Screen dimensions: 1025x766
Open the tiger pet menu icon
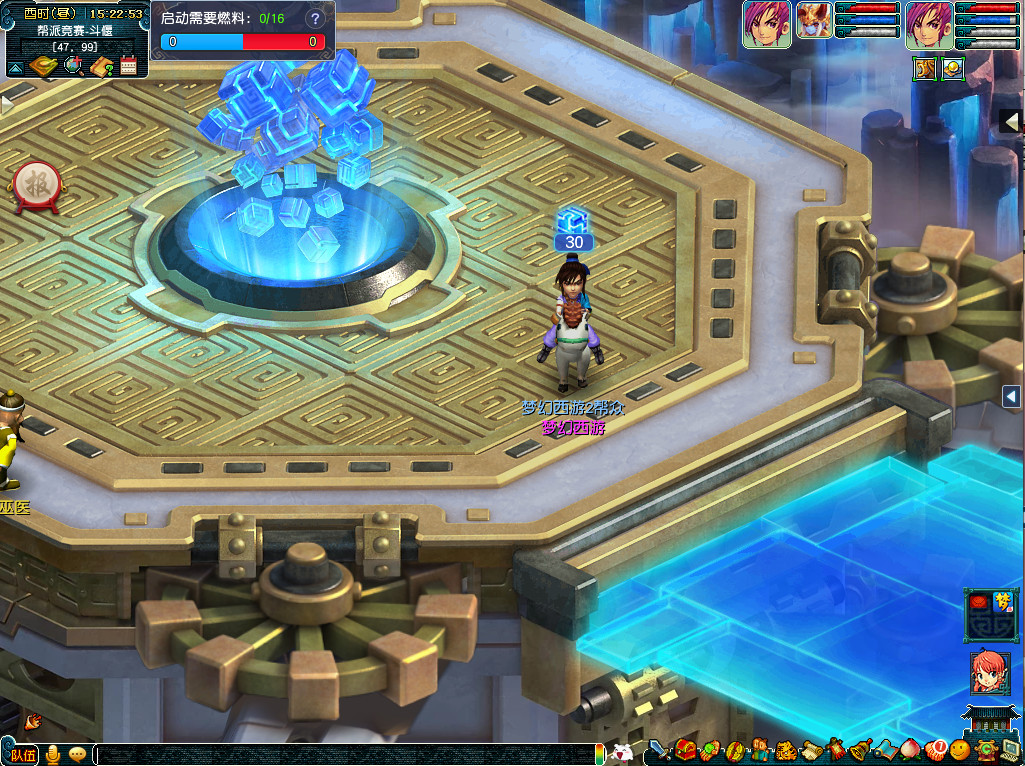787,749
